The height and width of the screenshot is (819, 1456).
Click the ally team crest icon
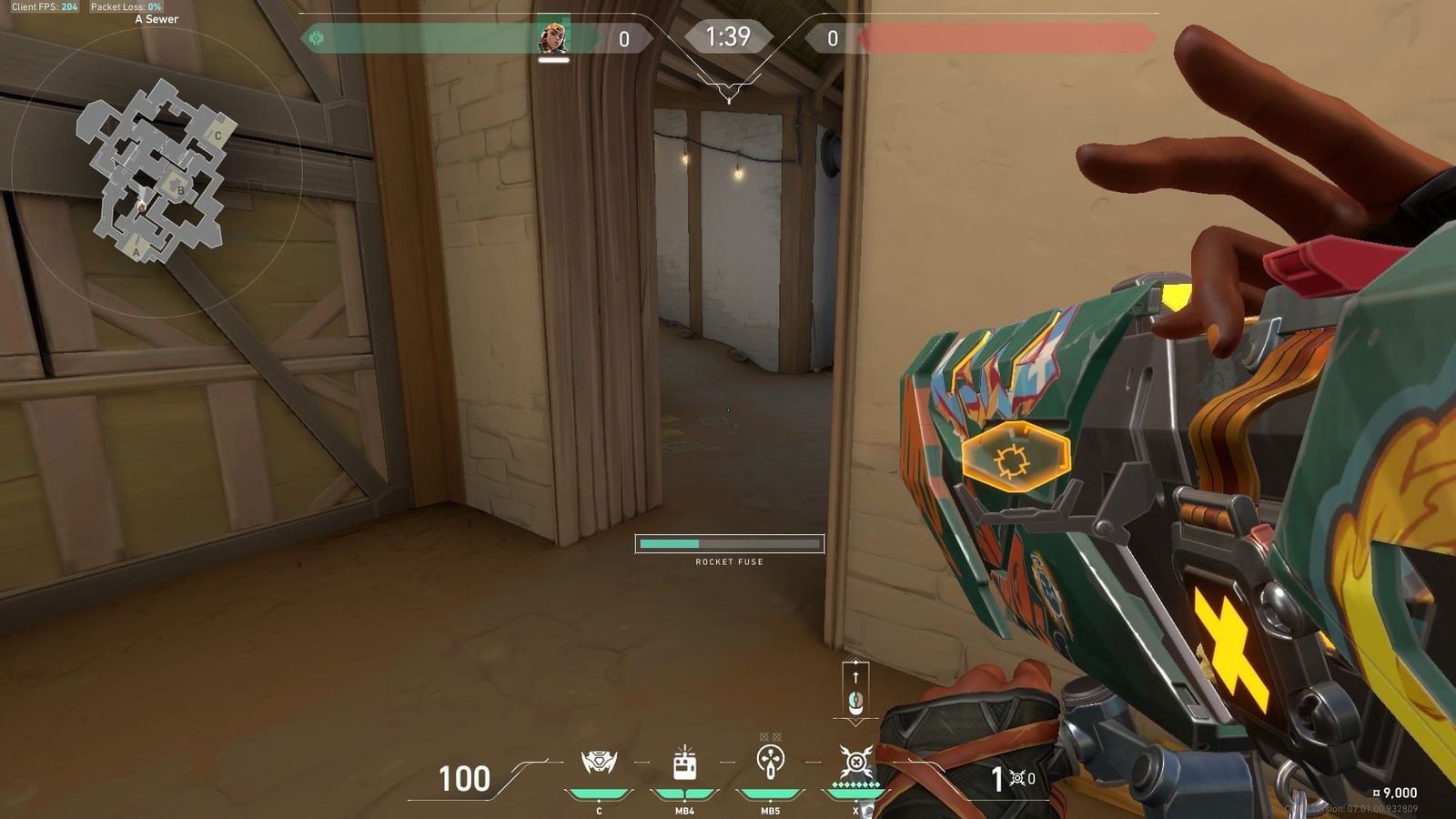pyautogui.click(x=316, y=37)
